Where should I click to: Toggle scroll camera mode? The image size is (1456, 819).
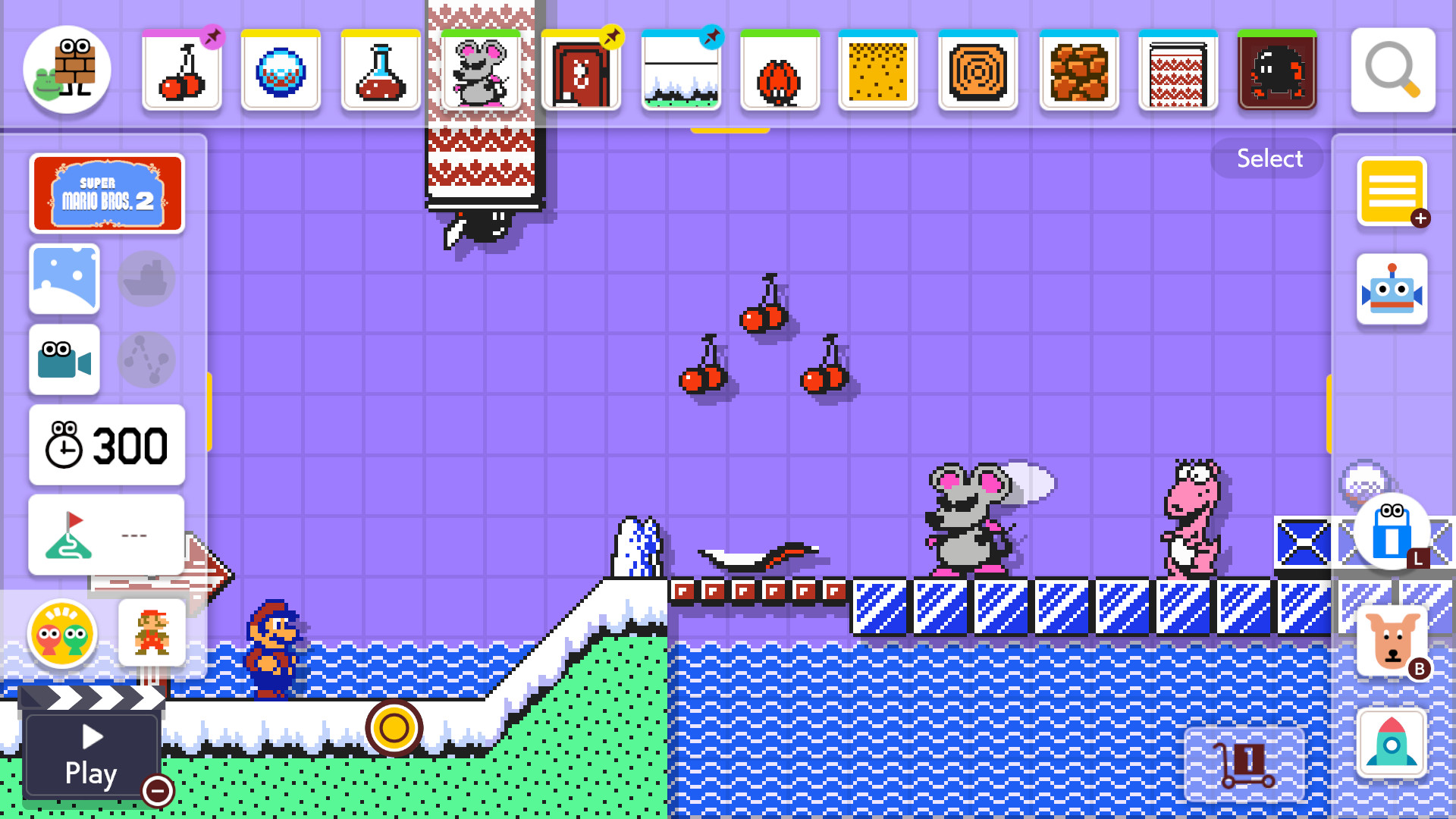(64, 359)
